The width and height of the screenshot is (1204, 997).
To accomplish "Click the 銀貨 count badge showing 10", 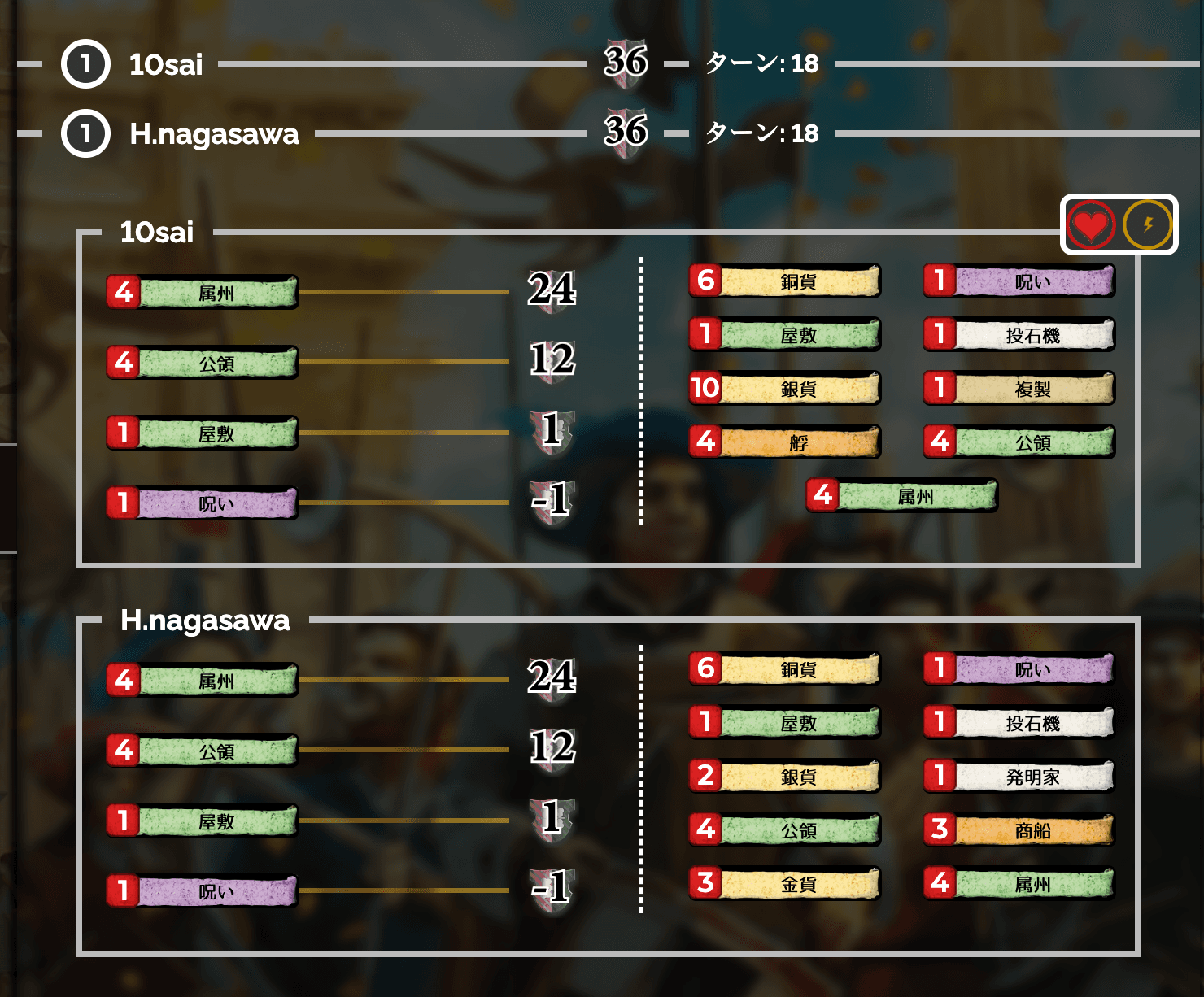I will [705, 389].
